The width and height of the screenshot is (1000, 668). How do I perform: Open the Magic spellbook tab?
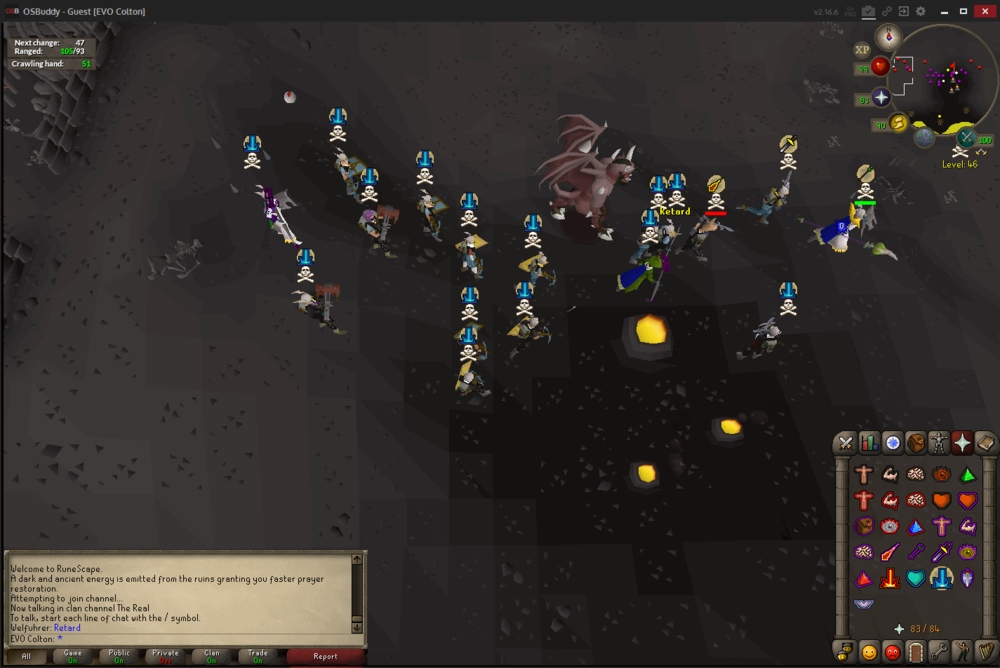[985, 442]
